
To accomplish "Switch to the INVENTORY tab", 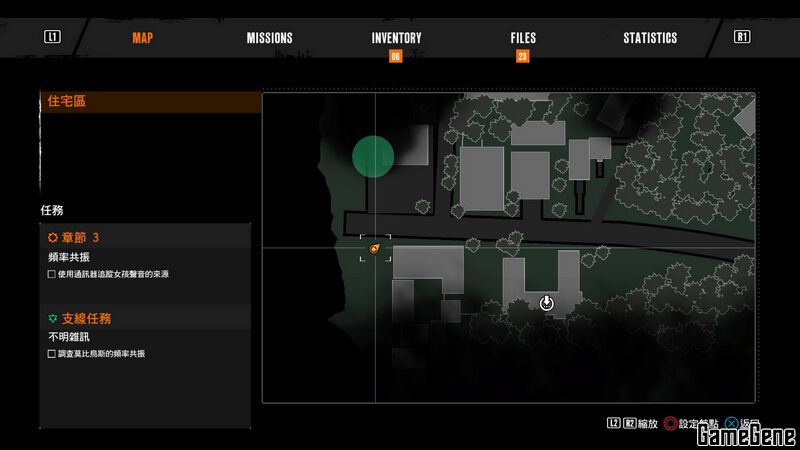I will (x=396, y=38).
